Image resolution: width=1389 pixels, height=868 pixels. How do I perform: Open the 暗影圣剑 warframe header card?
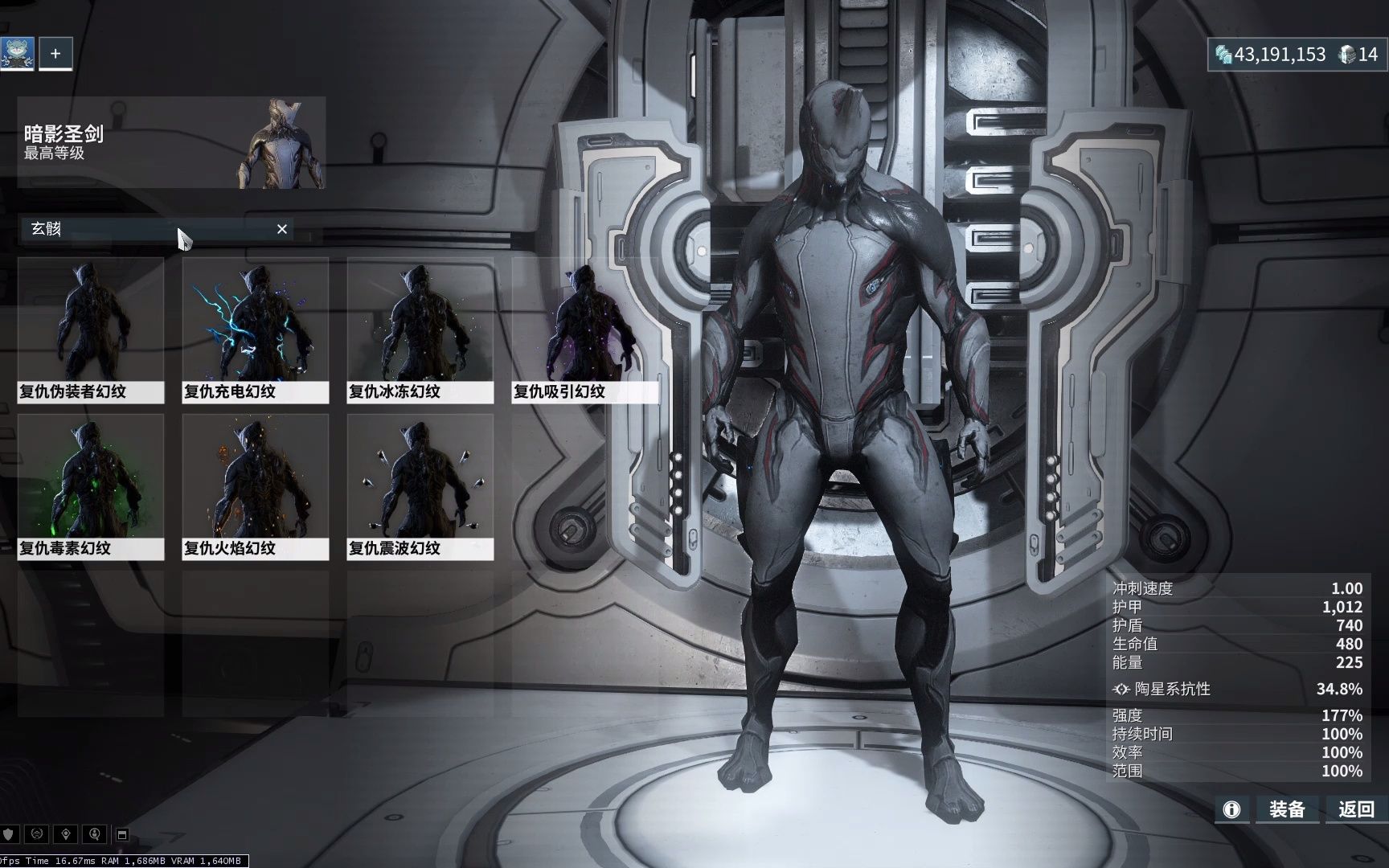pos(171,143)
